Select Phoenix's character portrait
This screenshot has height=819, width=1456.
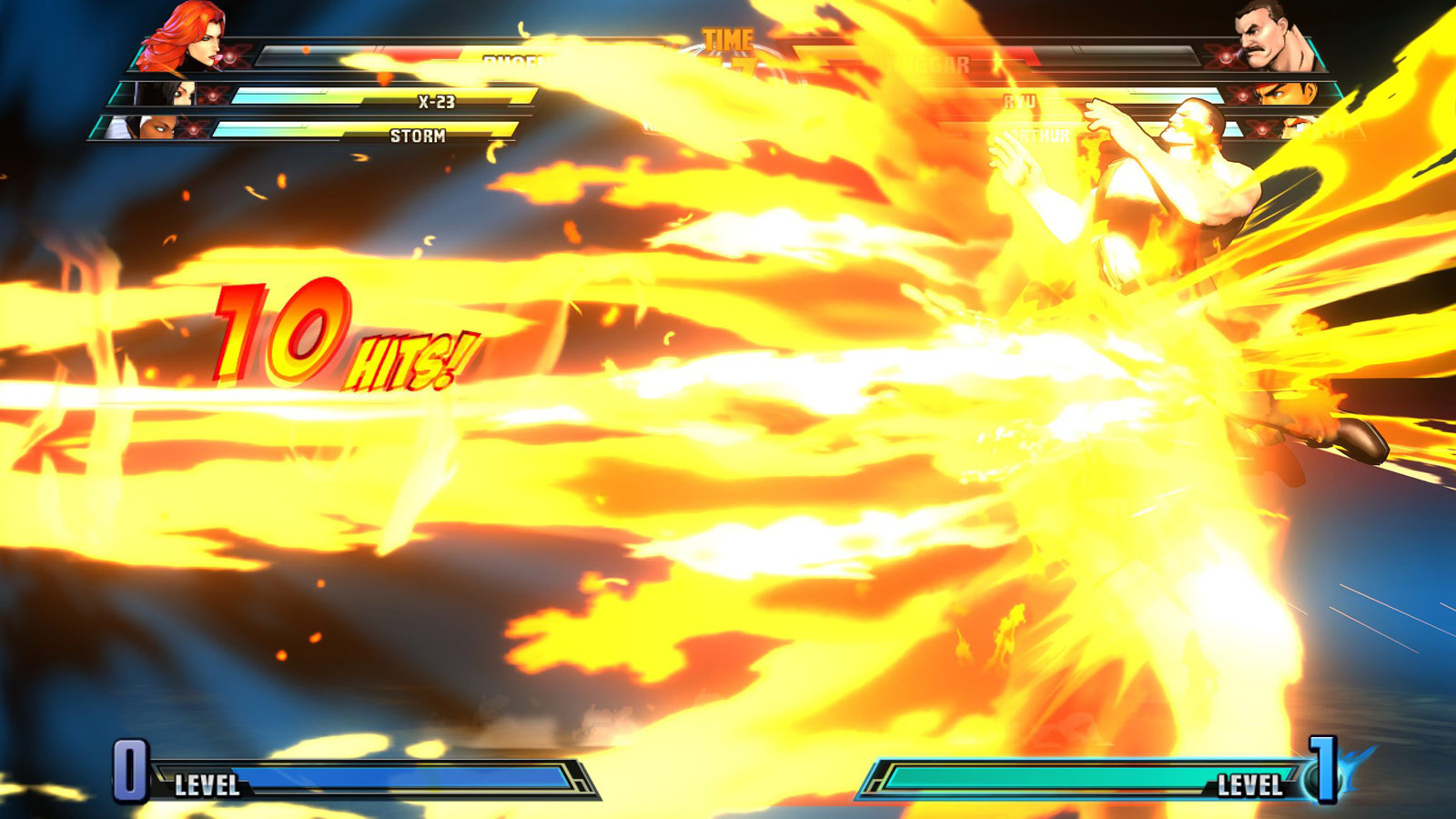tap(187, 36)
